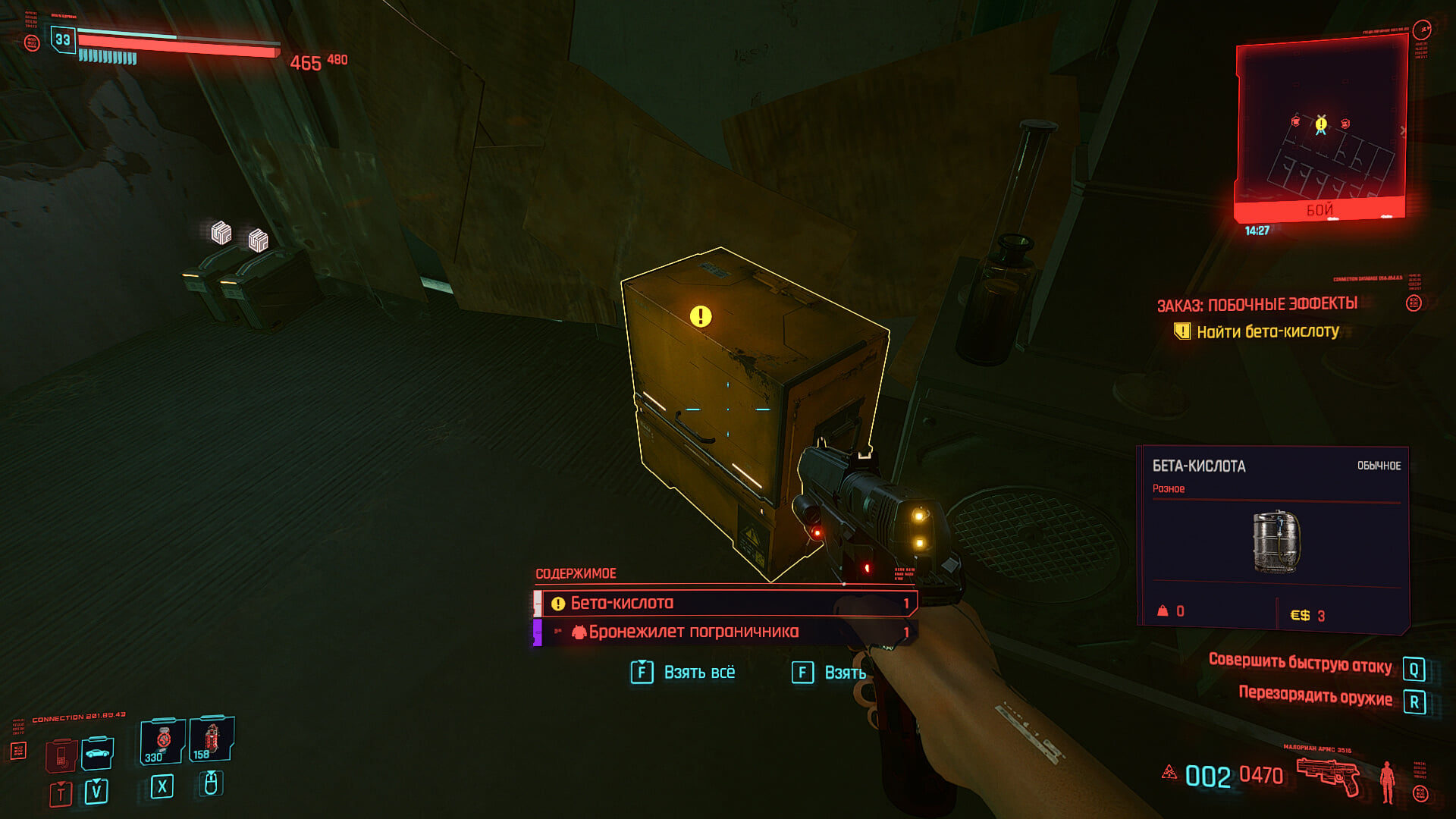This screenshot has height=819, width=1456.
Task: Open the Бета-кислота item tooltip card
Action: click(x=1274, y=538)
